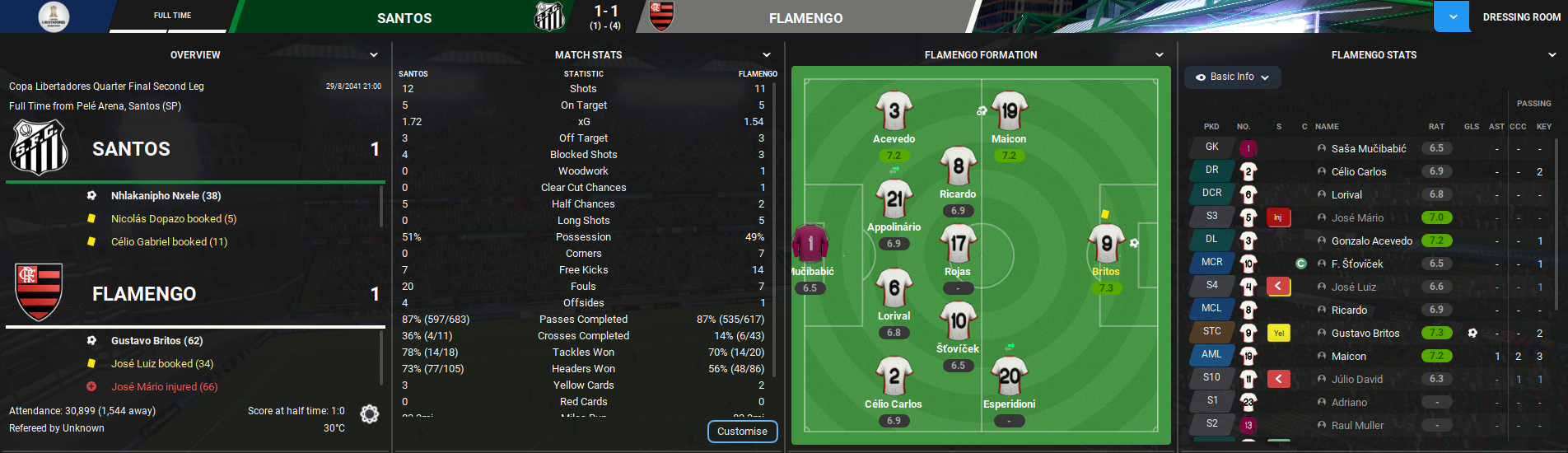Open the Overview panel dropdown
This screenshot has width=1568, height=453.
(374, 55)
